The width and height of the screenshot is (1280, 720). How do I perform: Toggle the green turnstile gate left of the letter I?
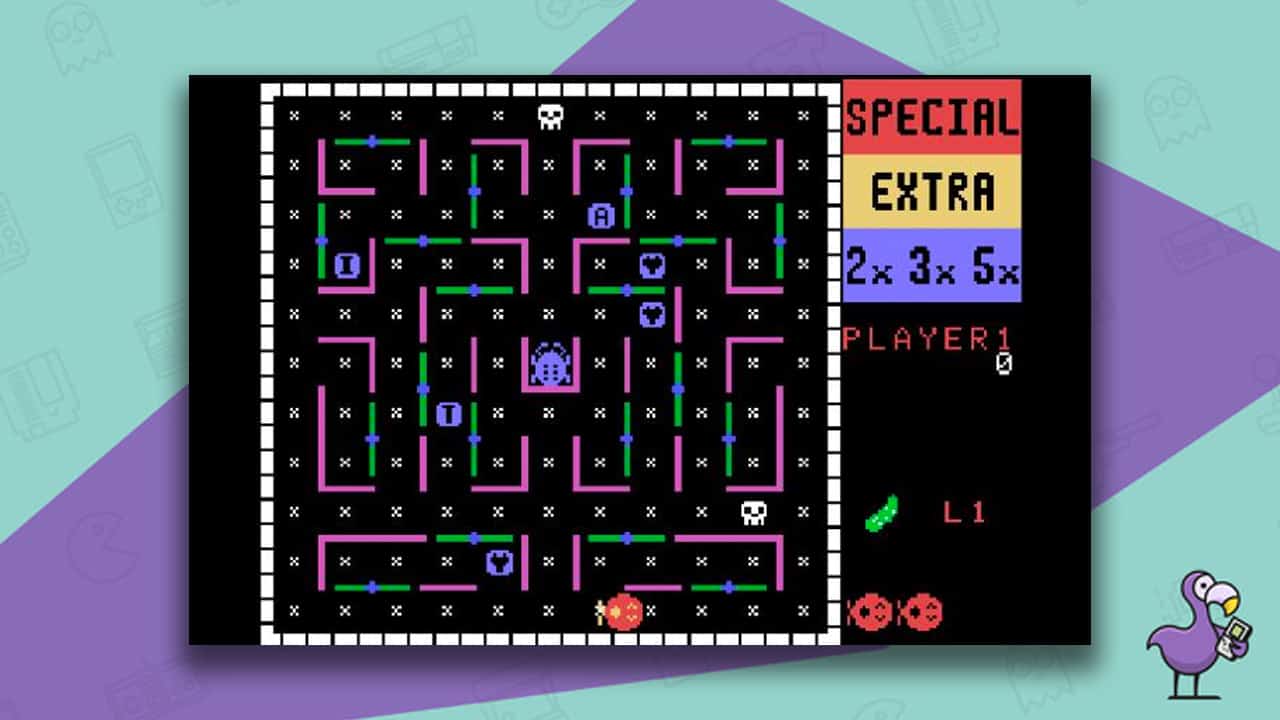[x=321, y=240]
